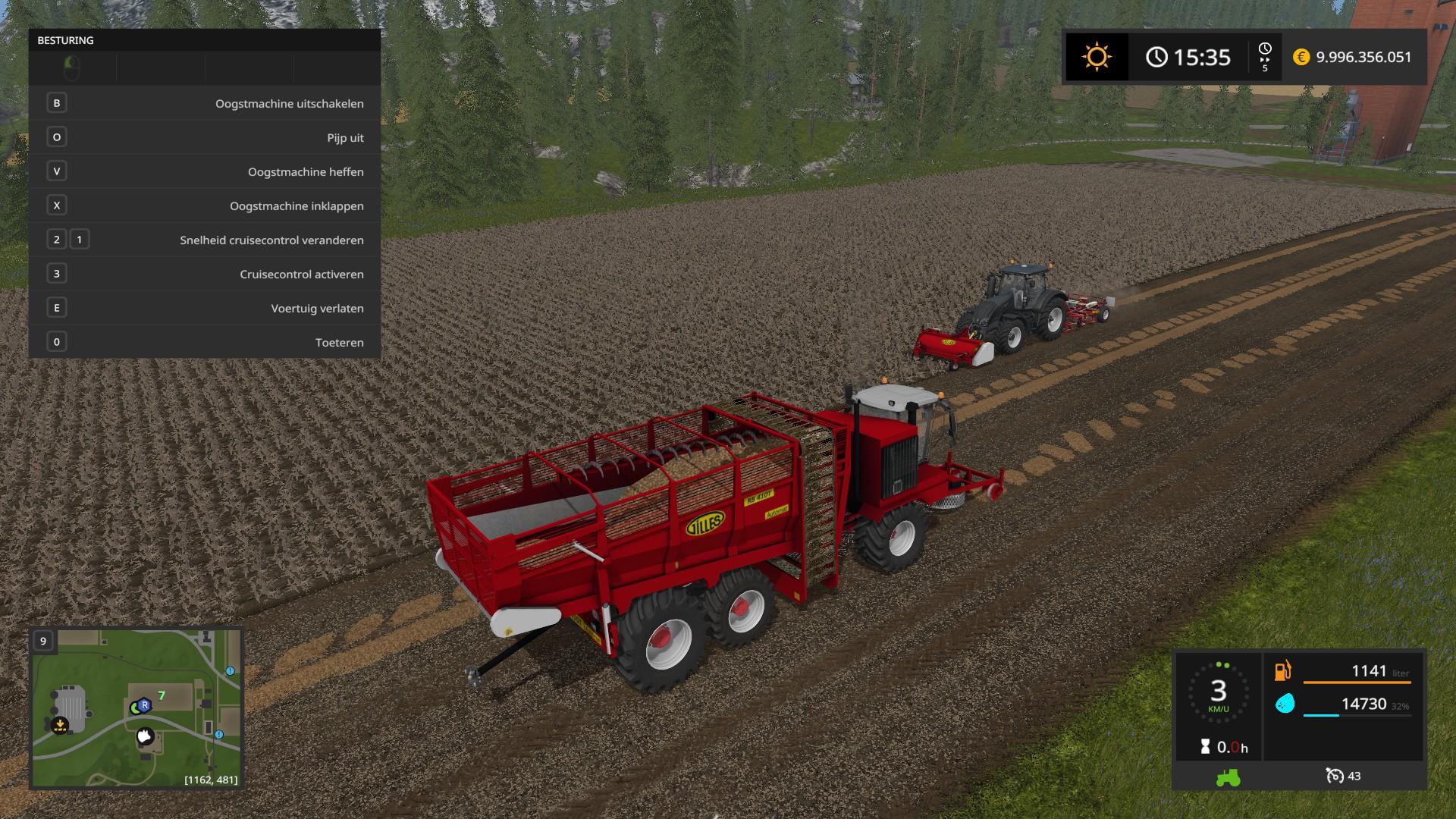Click the blue R hexagon minimap marker

[x=144, y=705]
